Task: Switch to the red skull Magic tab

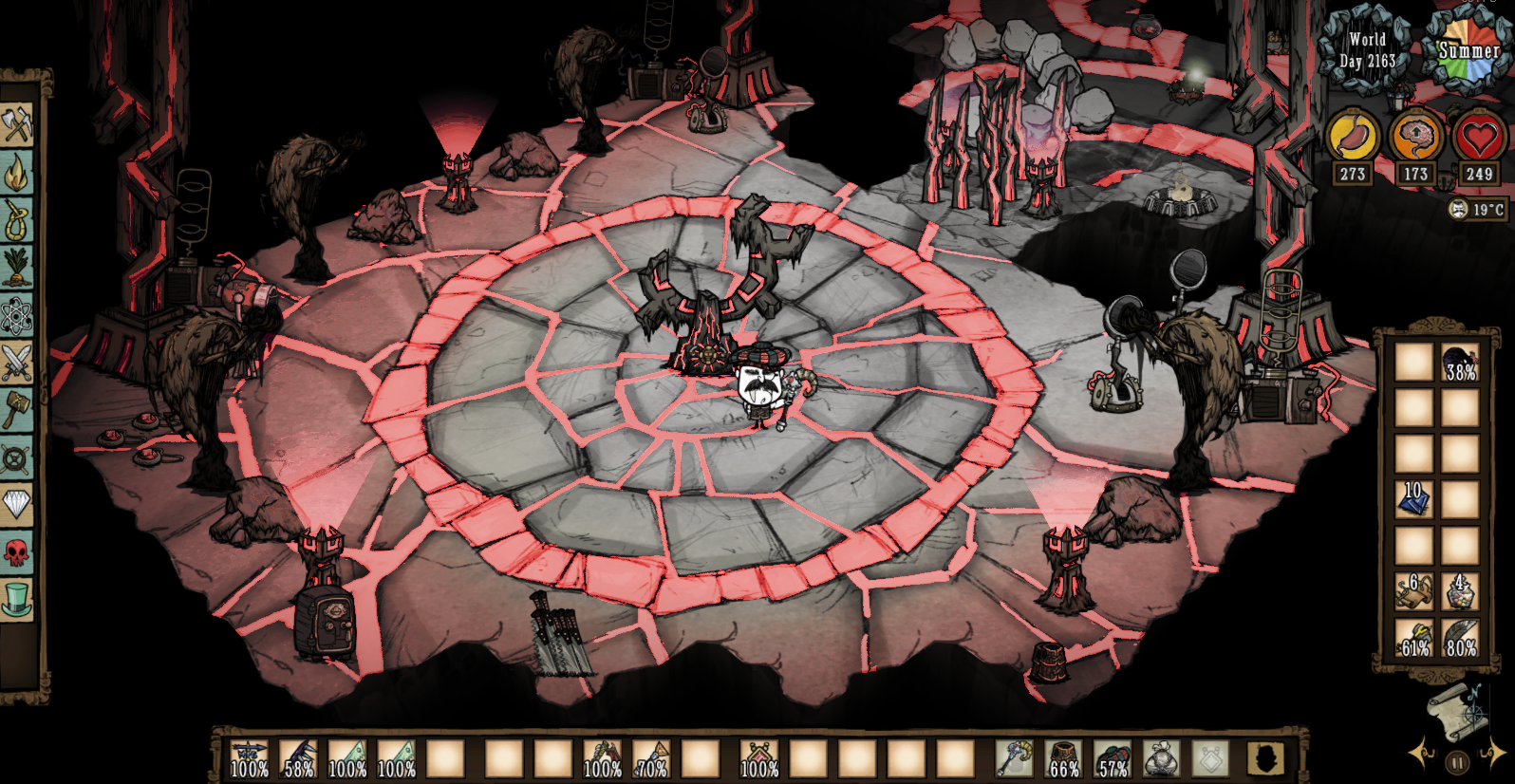Action: click(x=17, y=551)
